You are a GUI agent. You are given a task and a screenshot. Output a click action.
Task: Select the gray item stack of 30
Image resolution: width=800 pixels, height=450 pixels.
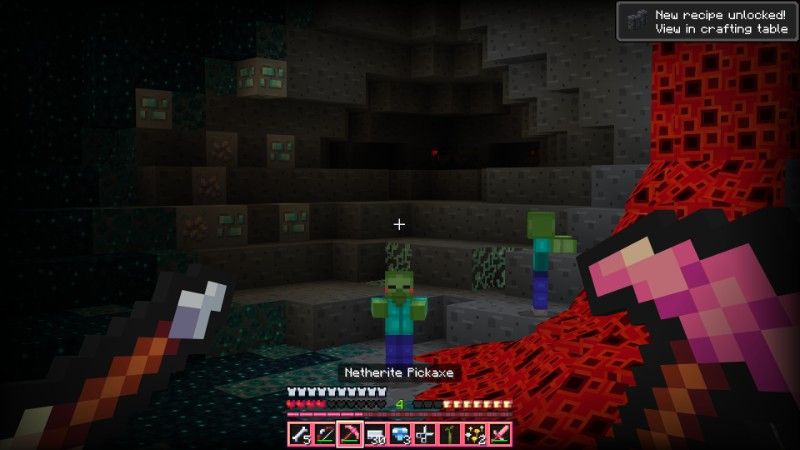pyautogui.click(x=375, y=435)
